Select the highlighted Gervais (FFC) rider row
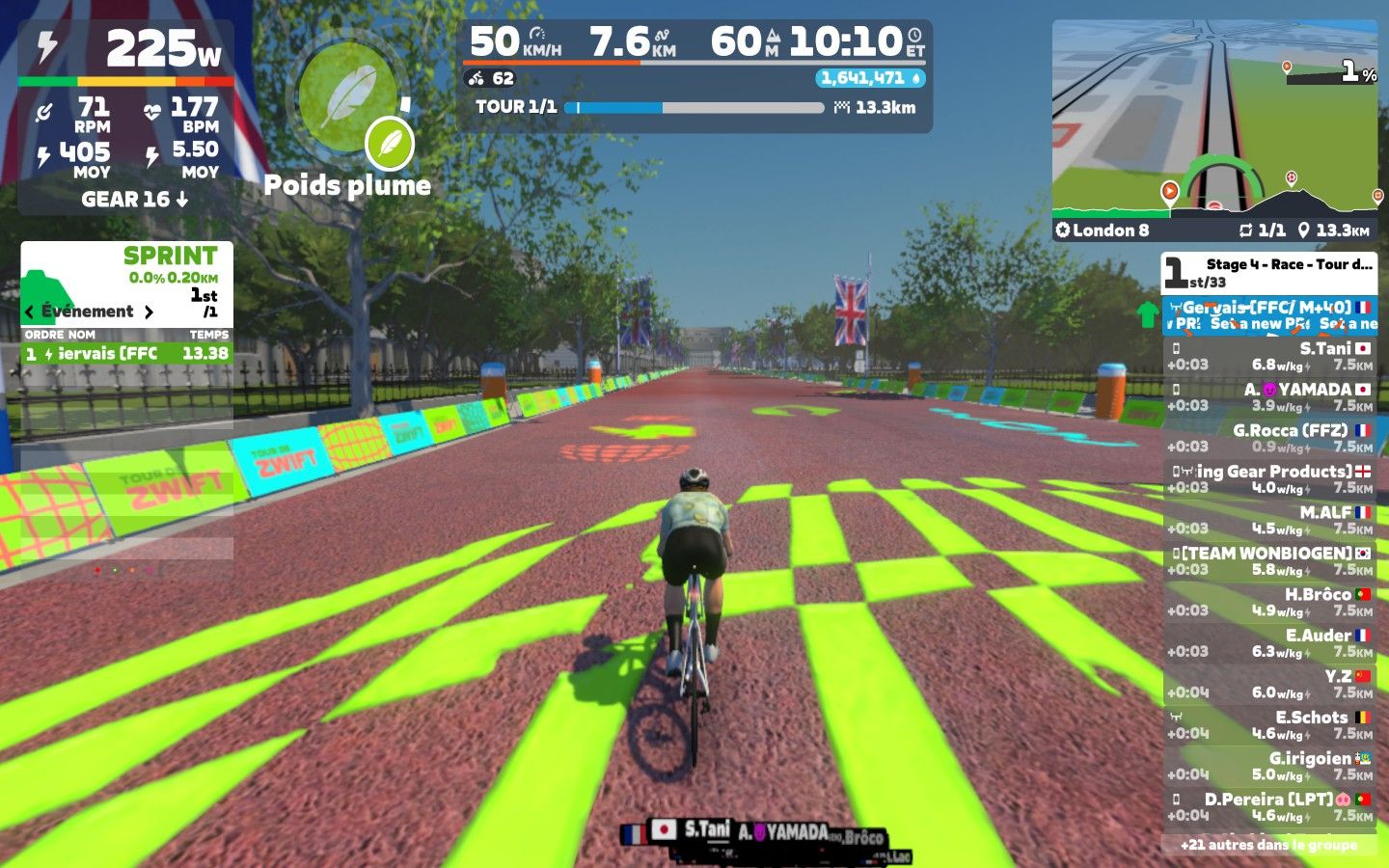The height and width of the screenshot is (868, 1389). [1269, 315]
